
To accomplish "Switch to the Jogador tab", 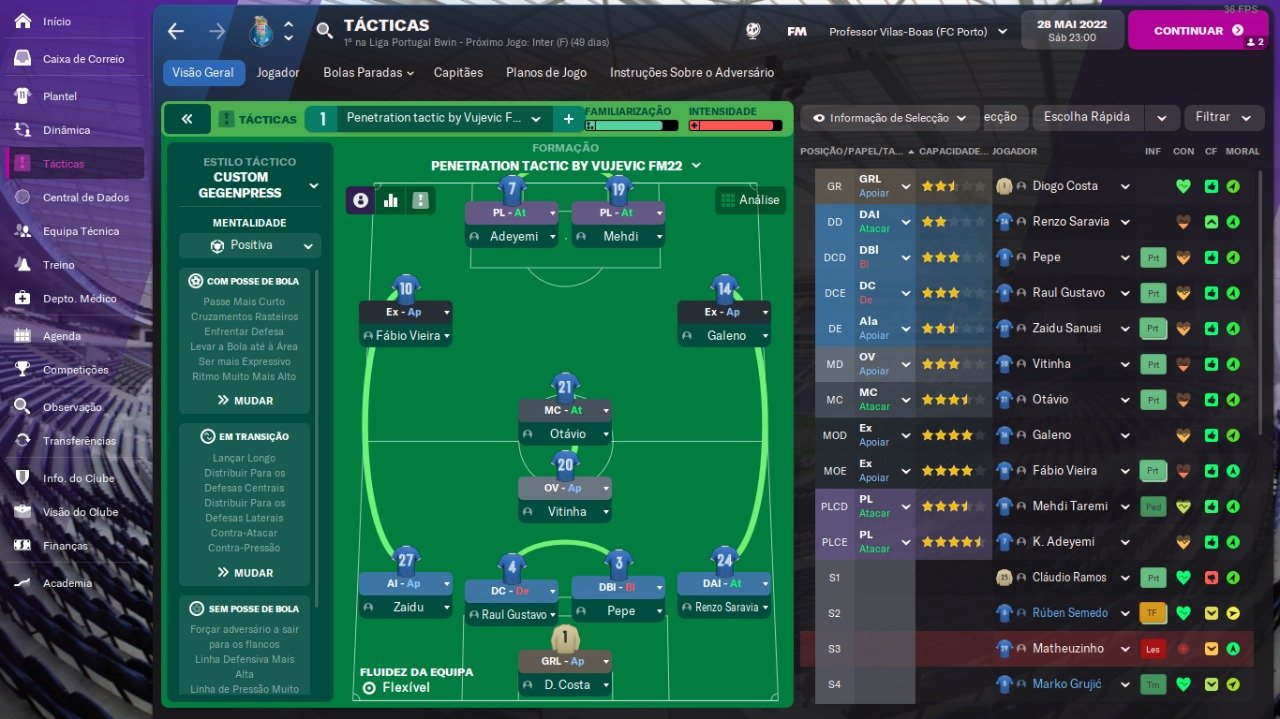I will pos(277,73).
